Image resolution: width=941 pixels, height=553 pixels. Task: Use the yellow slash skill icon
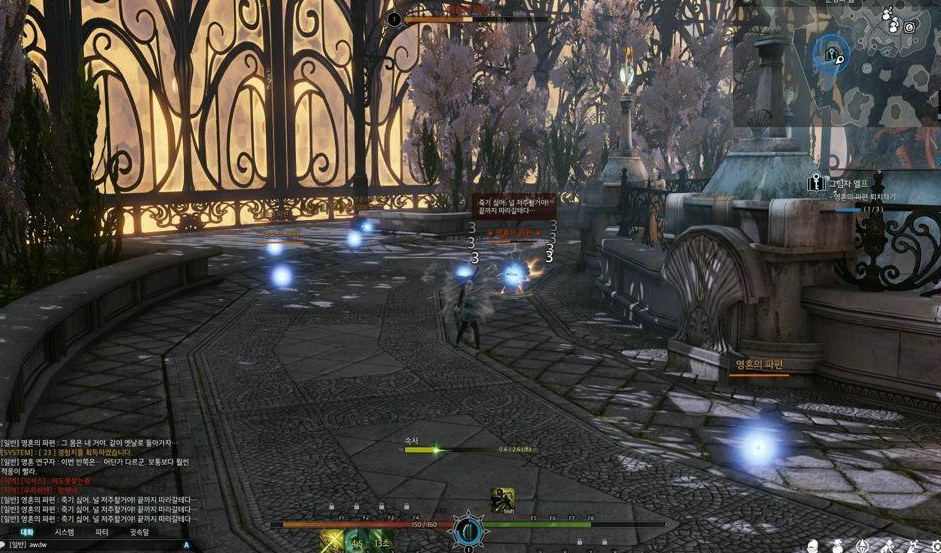pos(332,542)
